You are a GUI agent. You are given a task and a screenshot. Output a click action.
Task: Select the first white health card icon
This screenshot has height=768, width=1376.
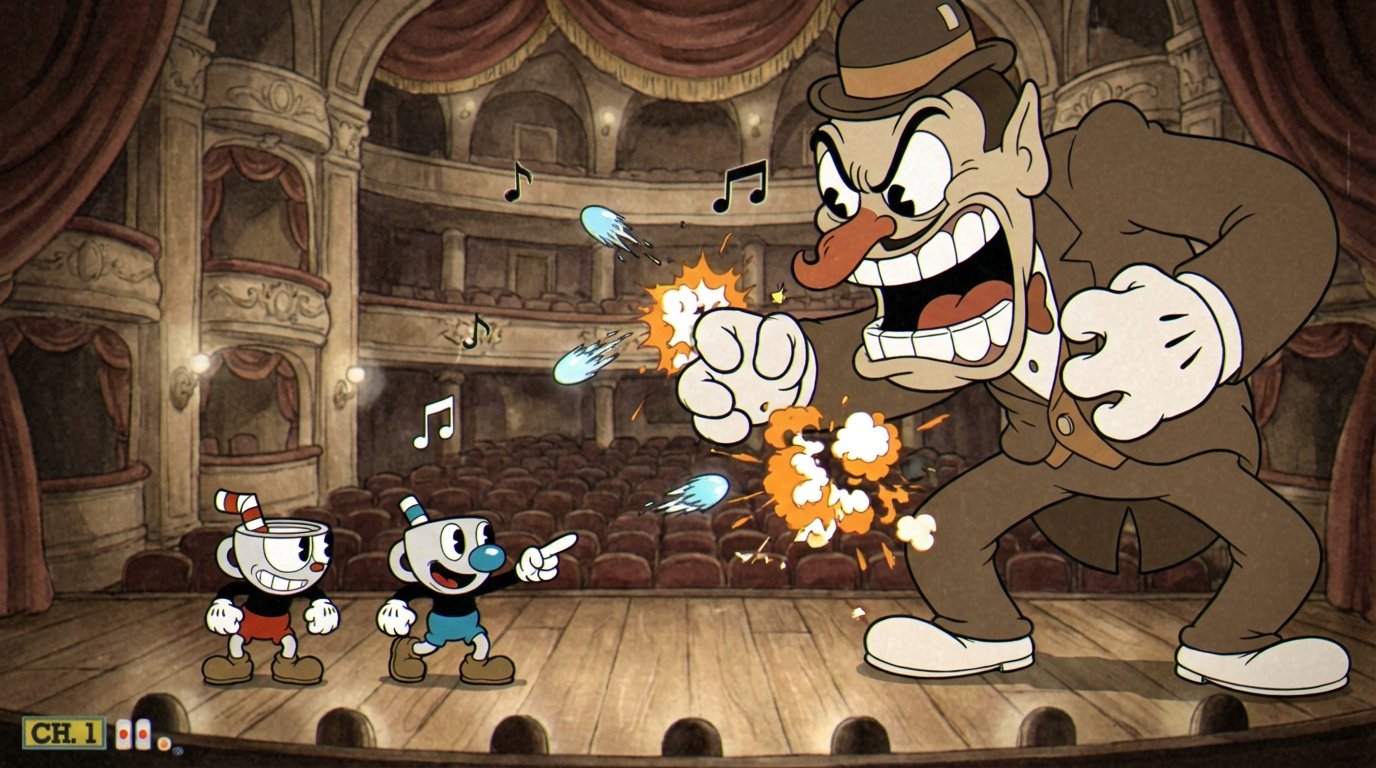coord(124,733)
